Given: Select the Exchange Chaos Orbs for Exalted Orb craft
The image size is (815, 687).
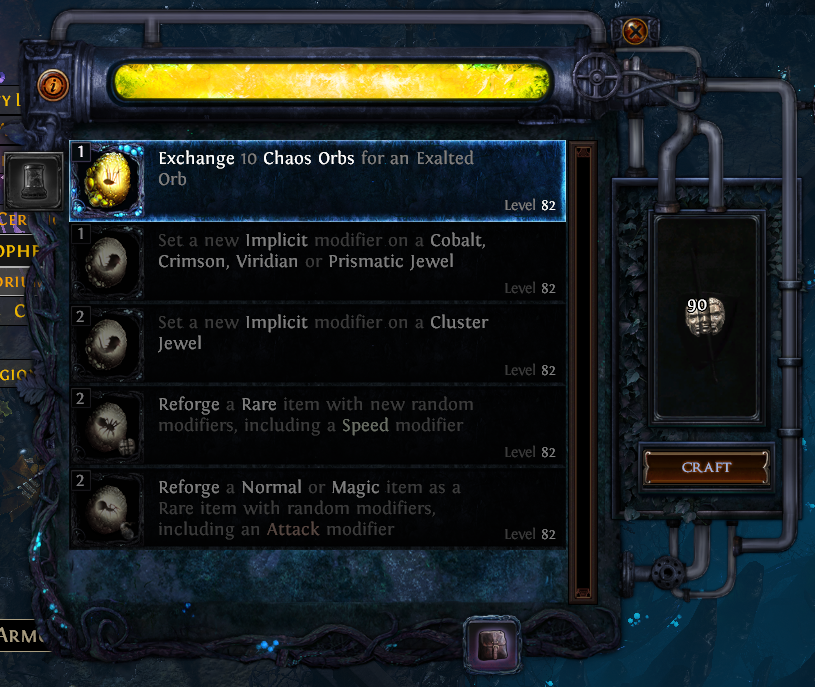Looking at the screenshot, I should click(x=317, y=180).
